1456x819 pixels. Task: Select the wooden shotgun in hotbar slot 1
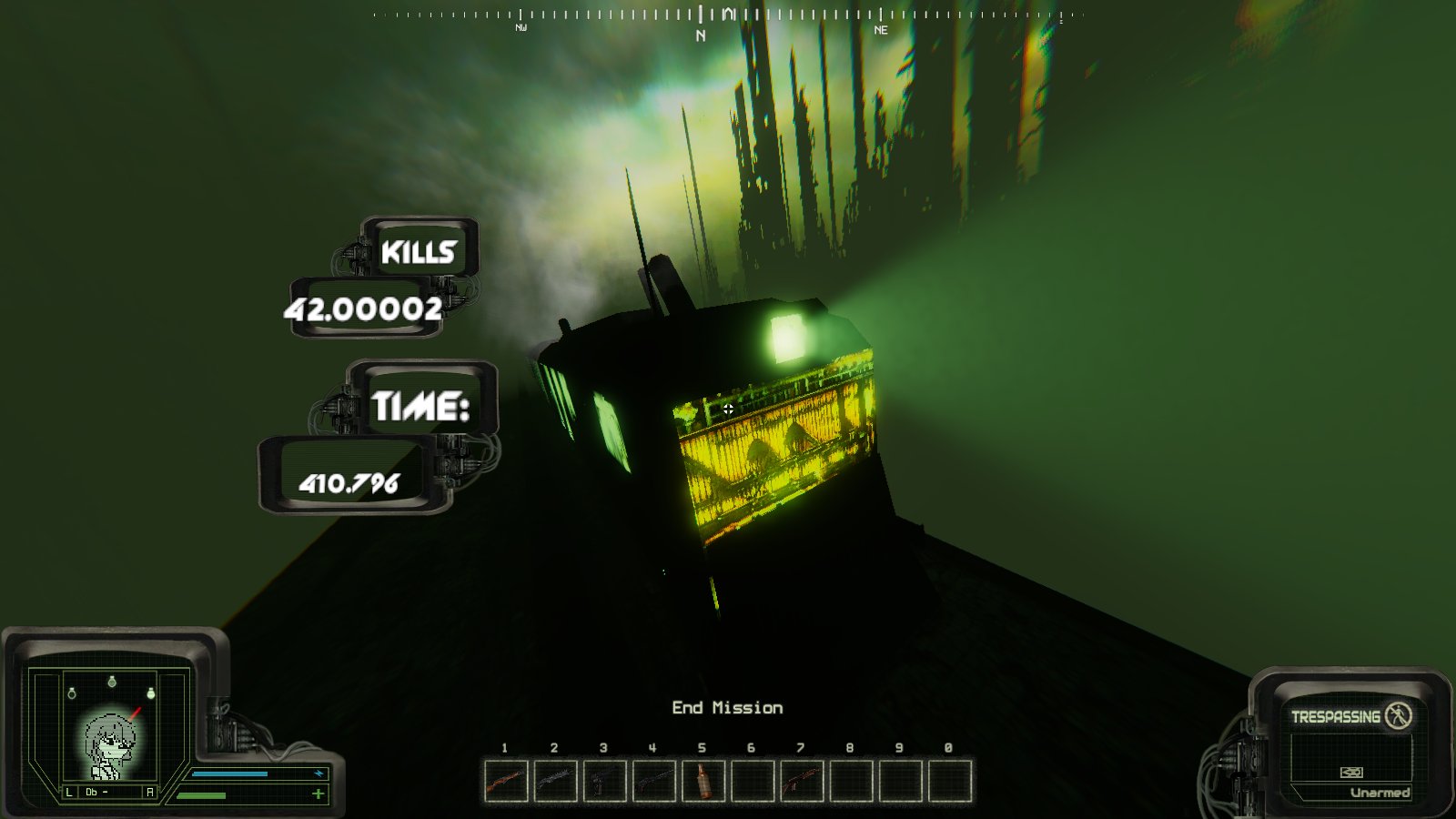coord(506,781)
